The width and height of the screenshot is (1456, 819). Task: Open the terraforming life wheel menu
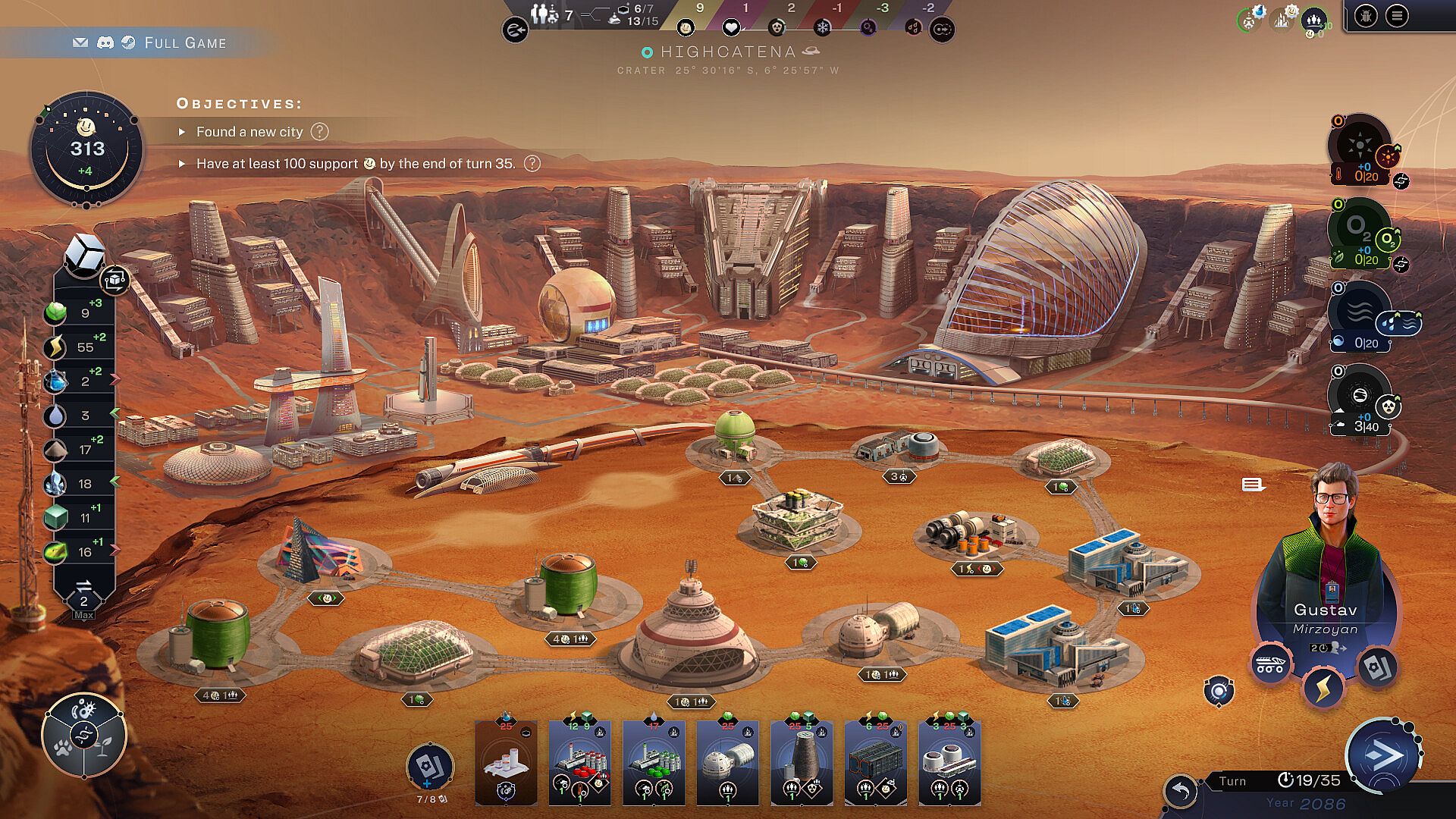tap(83, 734)
